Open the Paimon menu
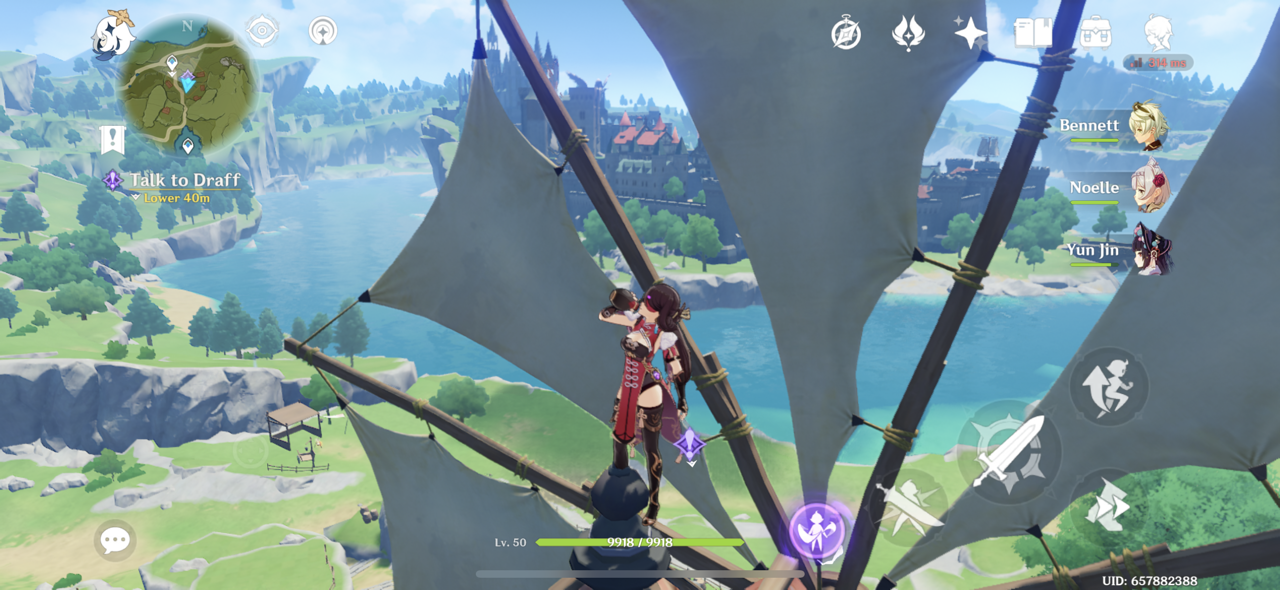The height and width of the screenshot is (590, 1280). click(112, 34)
